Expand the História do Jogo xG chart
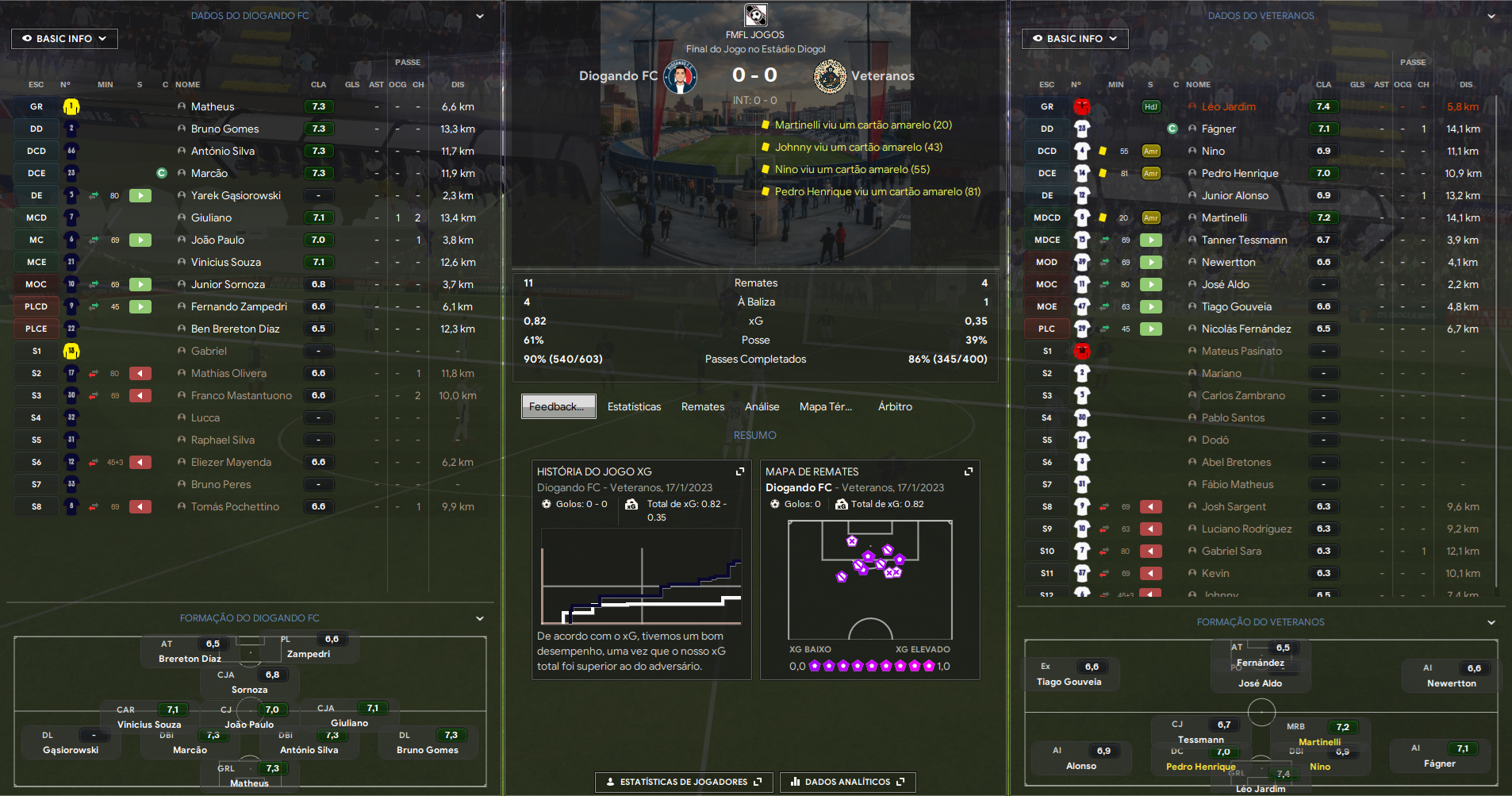Screen dimensions: 1512x796 pyautogui.click(x=740, y=471)
